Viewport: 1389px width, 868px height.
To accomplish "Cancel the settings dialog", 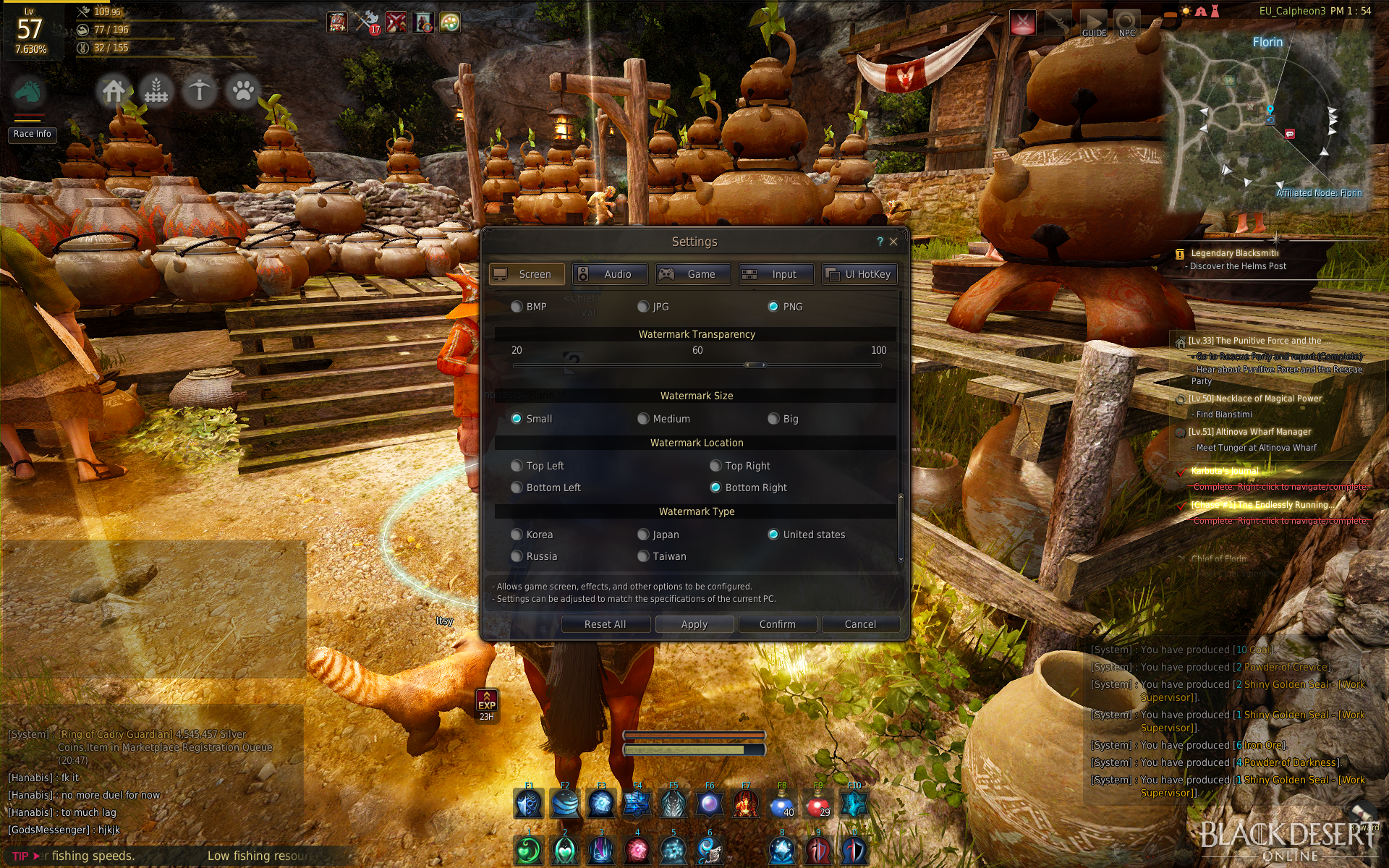I will point(860,624).
